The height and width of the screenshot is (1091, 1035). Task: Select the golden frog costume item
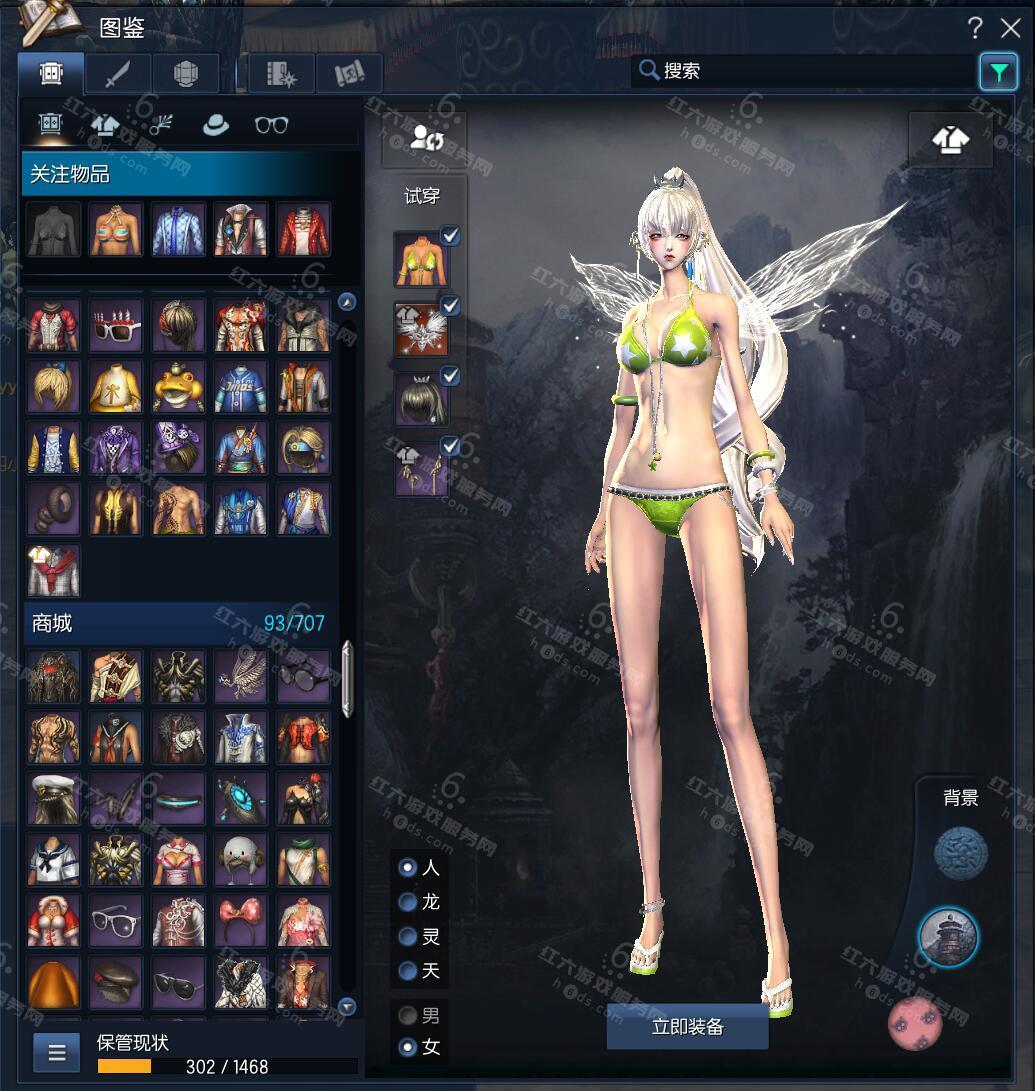179,385
